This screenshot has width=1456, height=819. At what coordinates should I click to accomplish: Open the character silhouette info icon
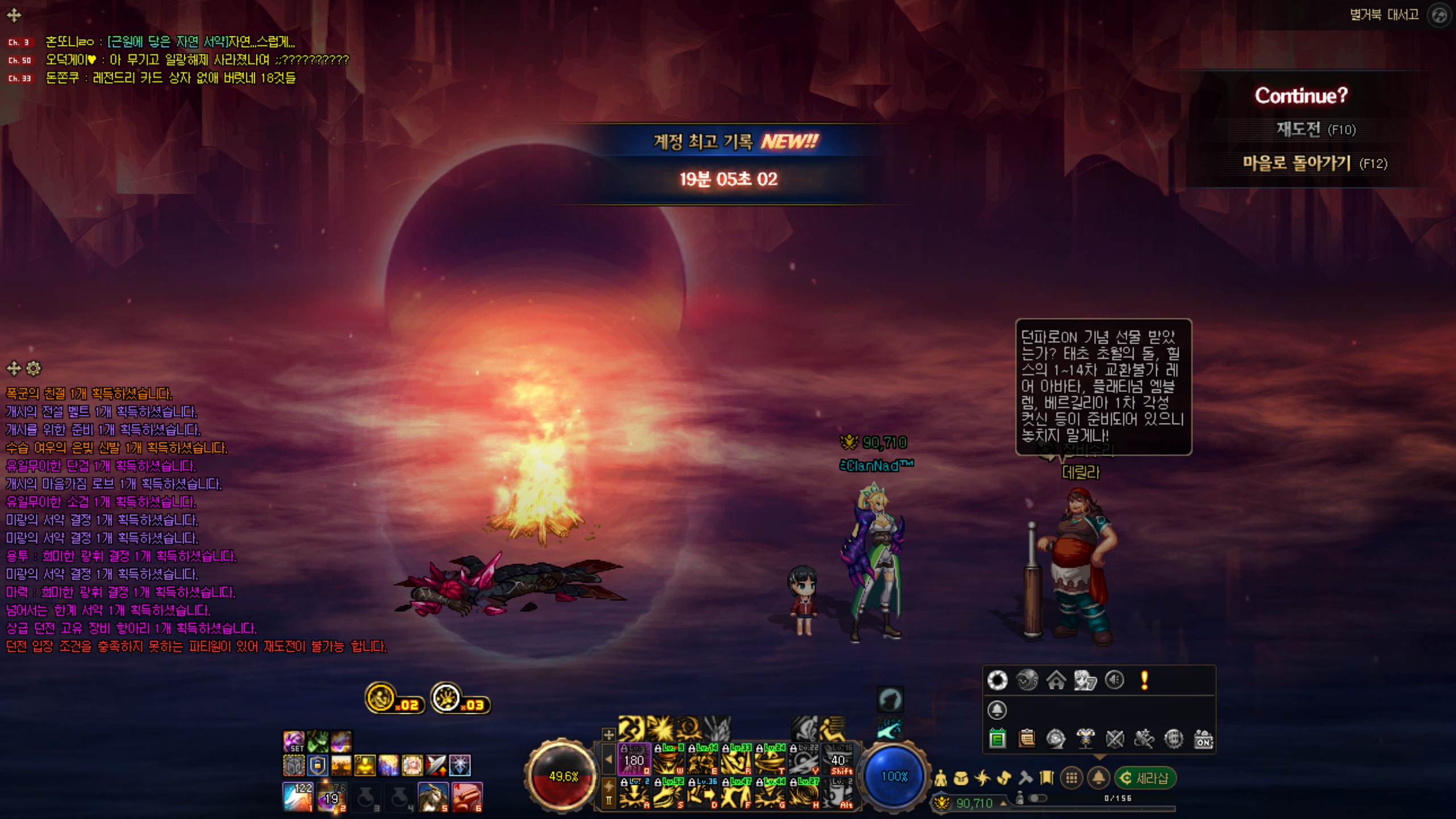[x=941, y=778]
